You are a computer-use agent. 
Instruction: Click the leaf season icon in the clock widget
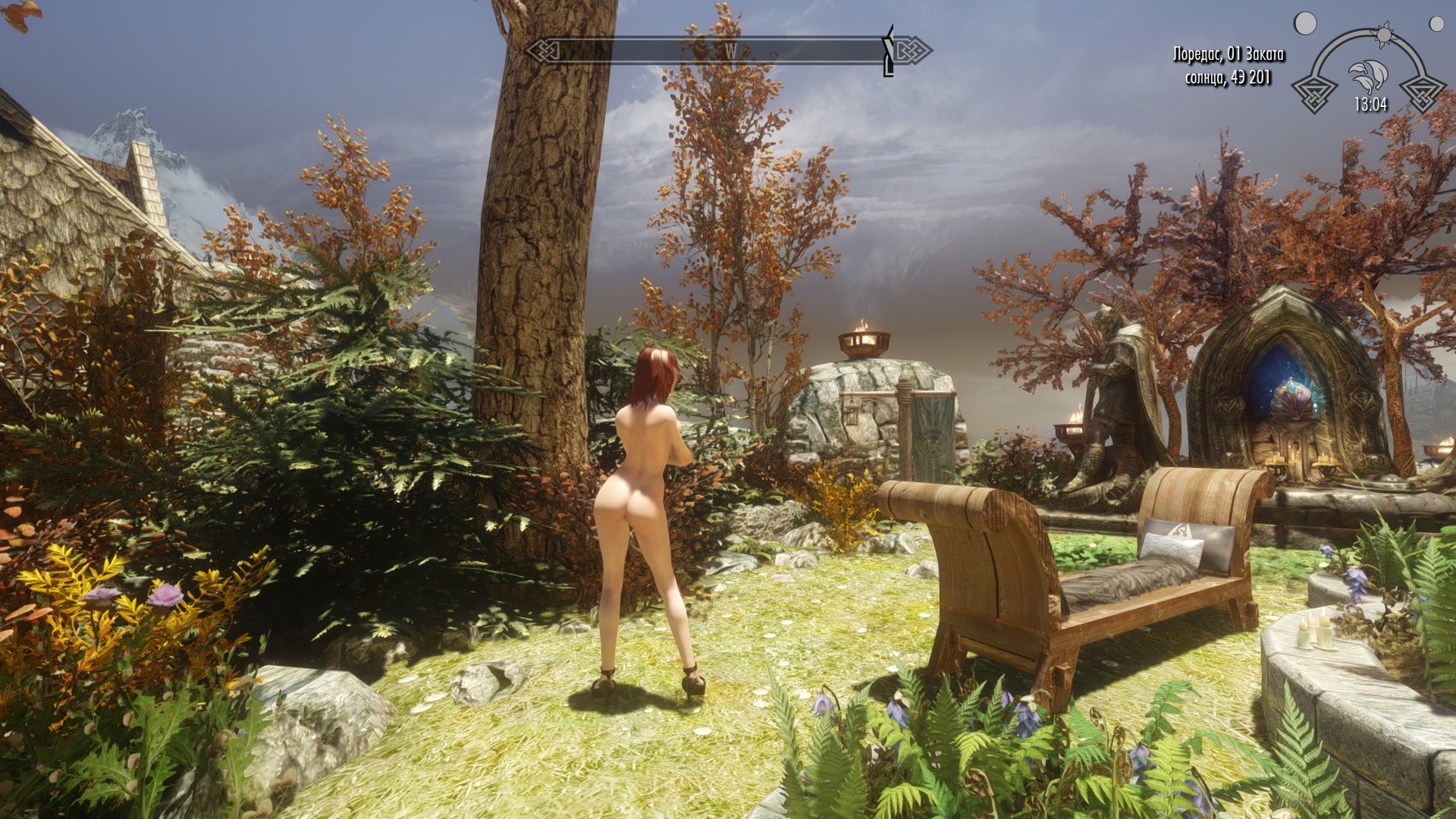(x=1368, y=75)
